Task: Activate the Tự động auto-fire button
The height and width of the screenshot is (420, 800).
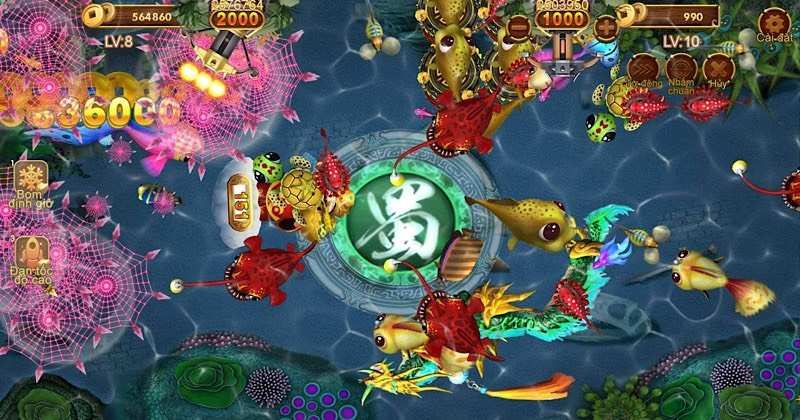Action: point(641,66)
